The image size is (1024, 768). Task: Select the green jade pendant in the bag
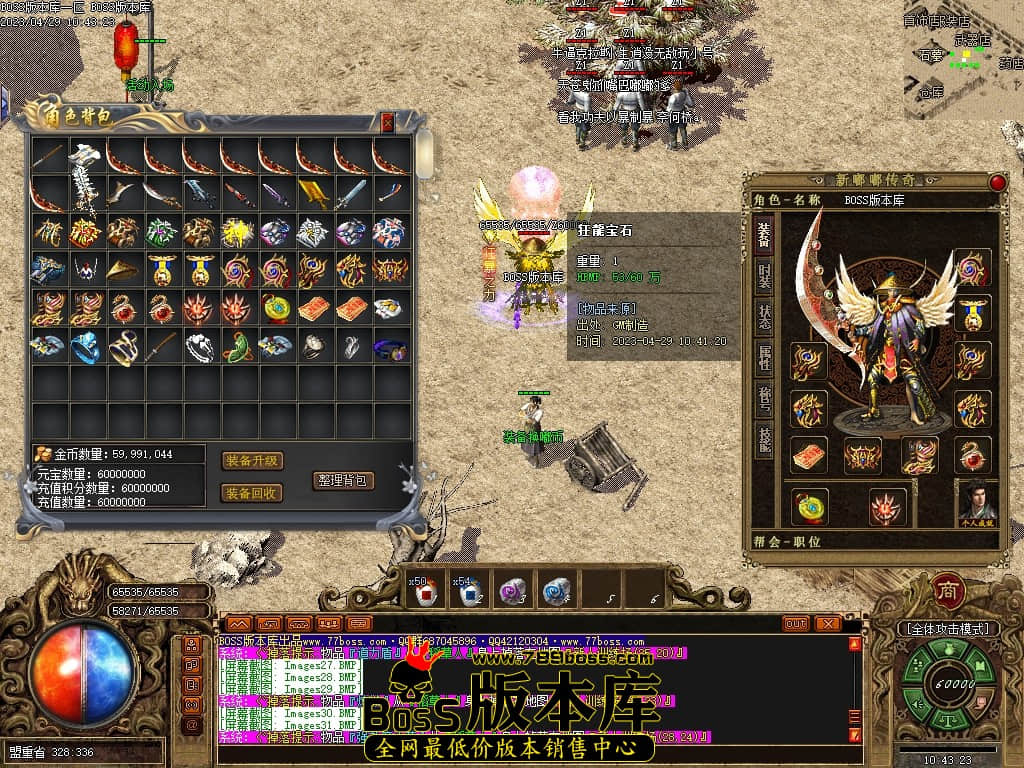tap(237, 347)
